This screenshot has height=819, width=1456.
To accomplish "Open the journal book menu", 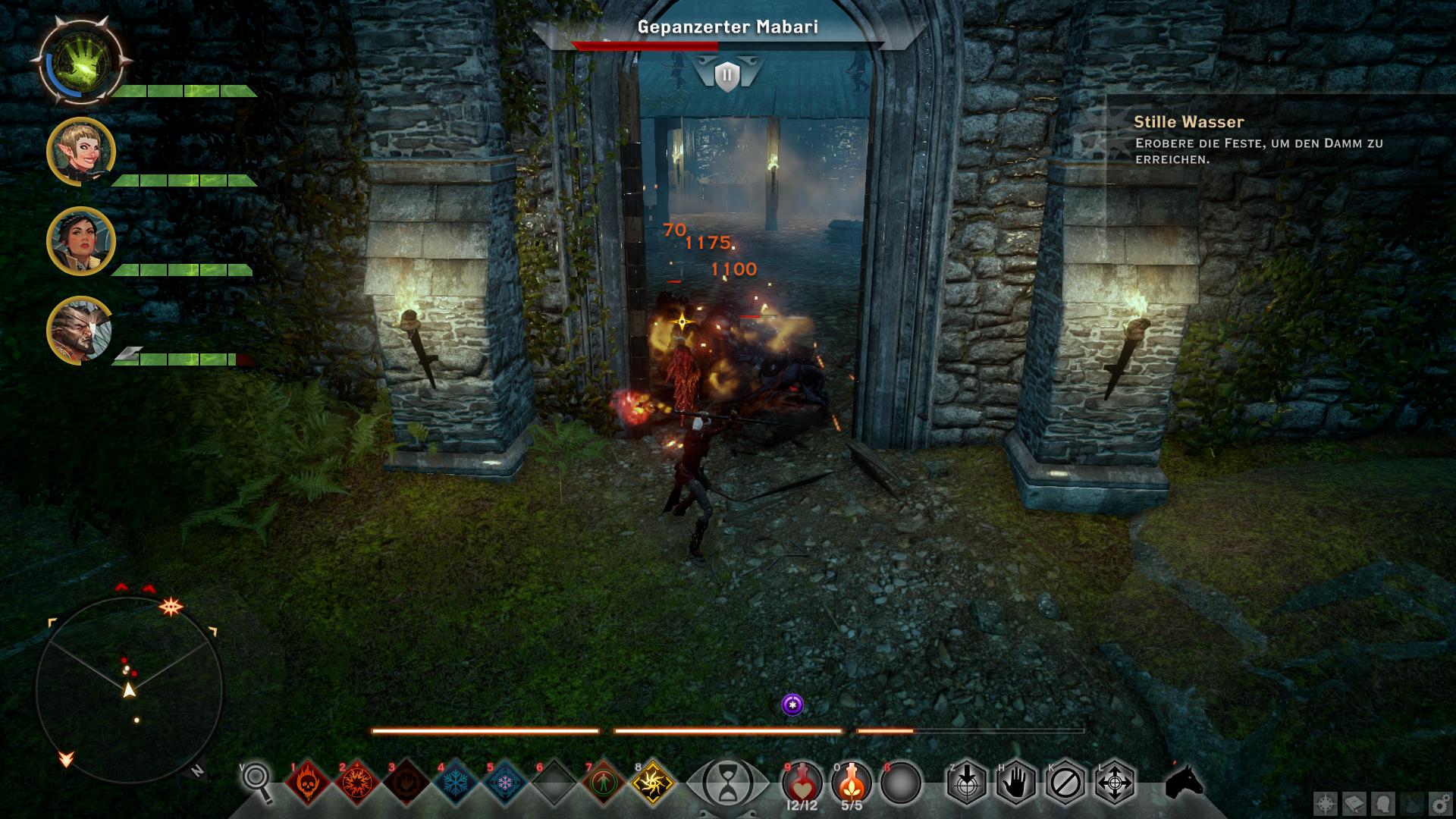I will pos(1354,802).
